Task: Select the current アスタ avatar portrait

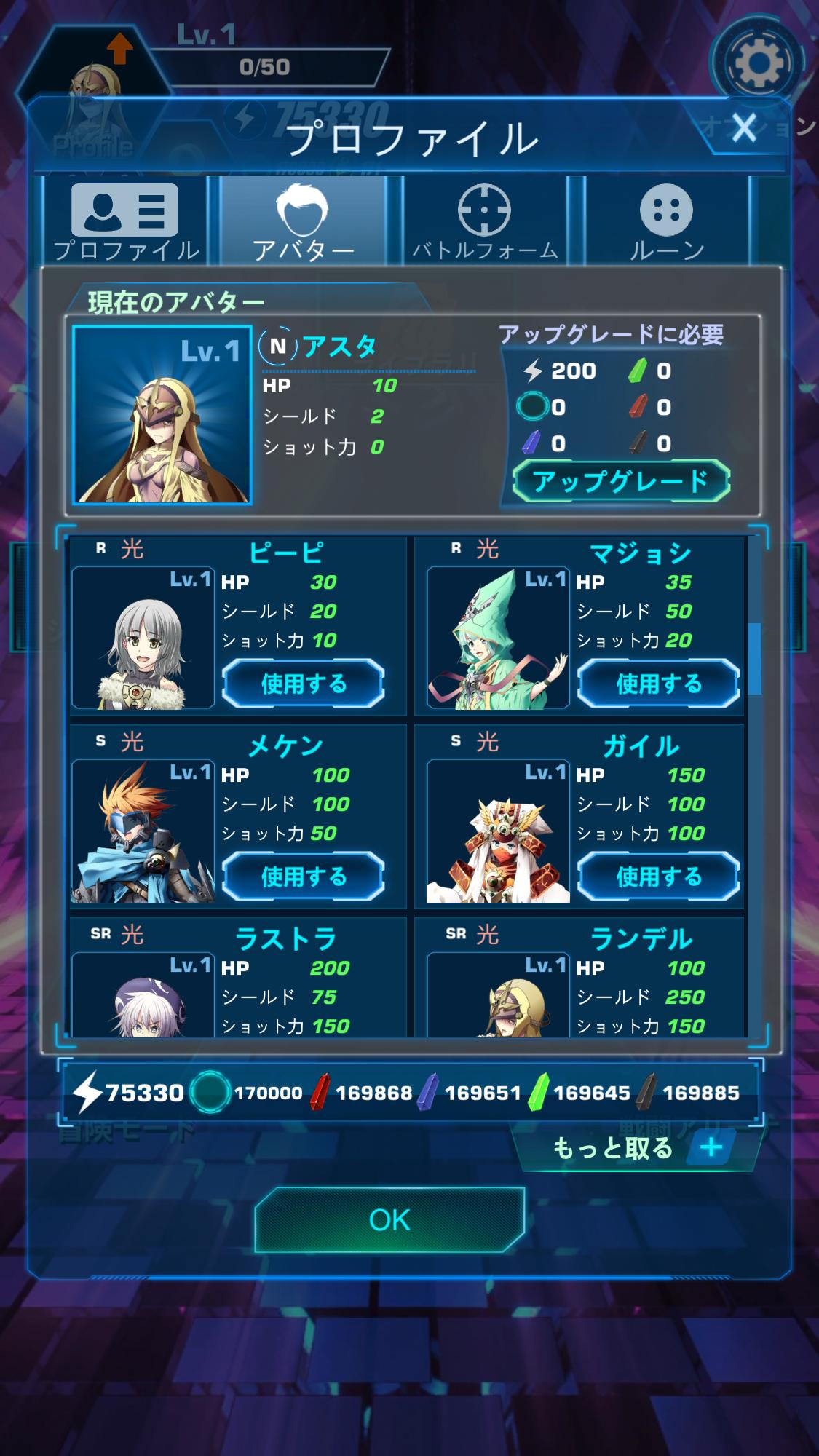Action: click(x=162, y=415)
